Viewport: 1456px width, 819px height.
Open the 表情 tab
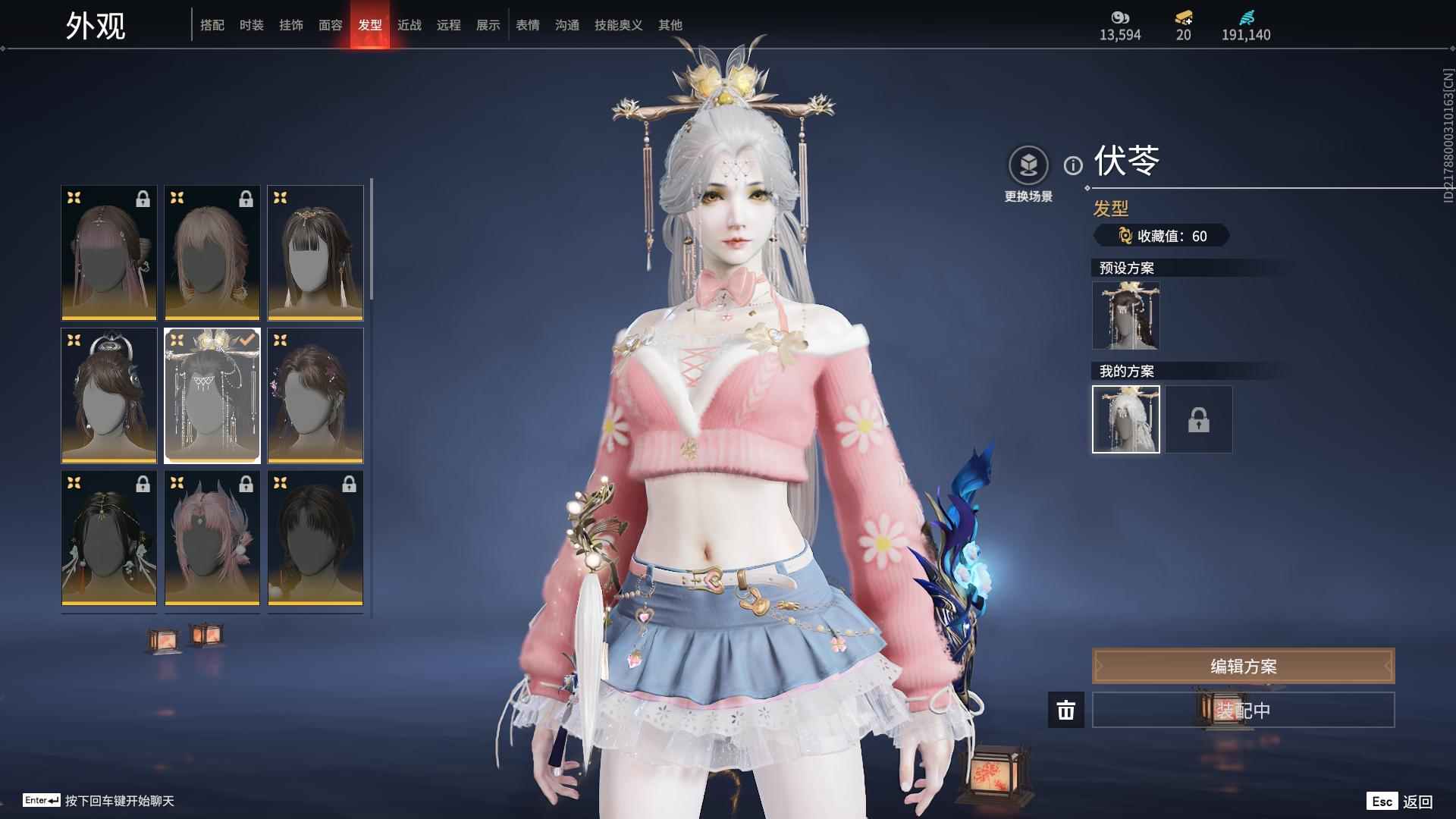(528, 25)
